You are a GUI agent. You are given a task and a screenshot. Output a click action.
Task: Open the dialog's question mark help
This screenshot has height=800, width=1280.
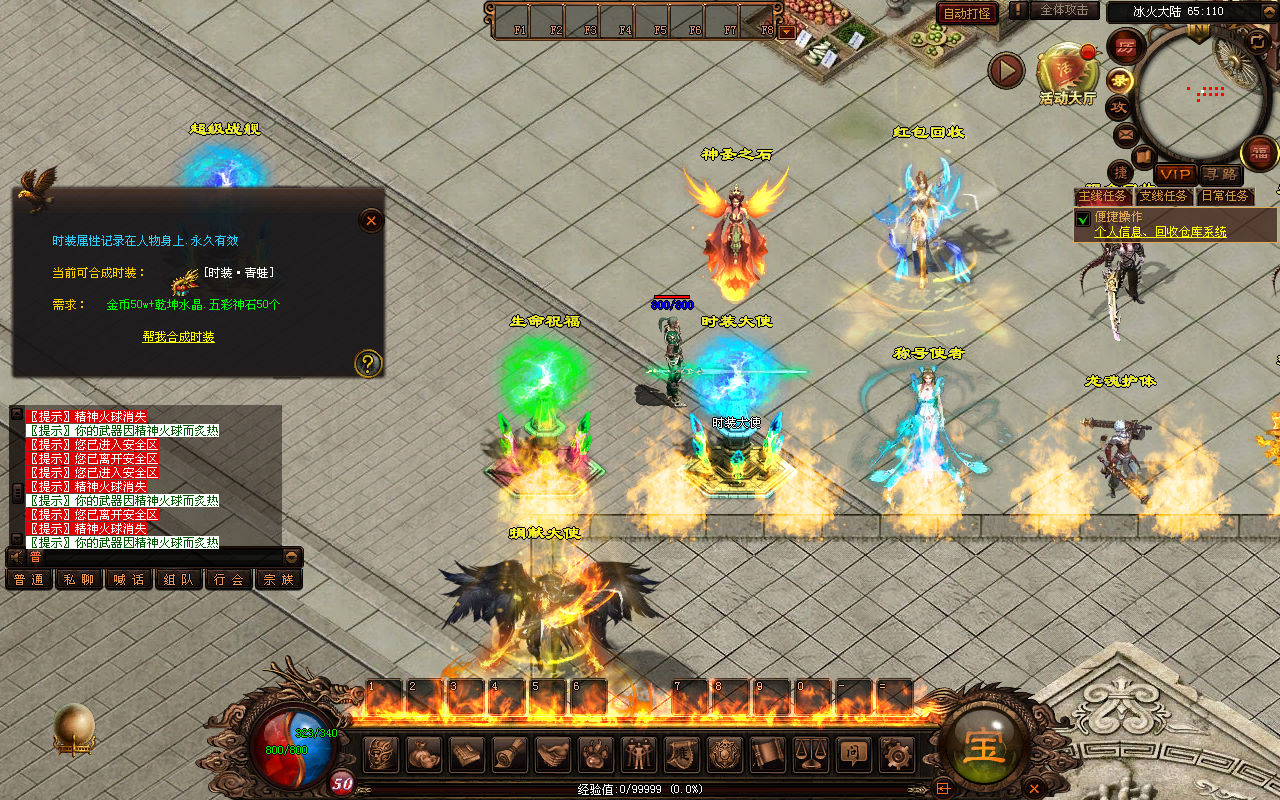(368, 363)
